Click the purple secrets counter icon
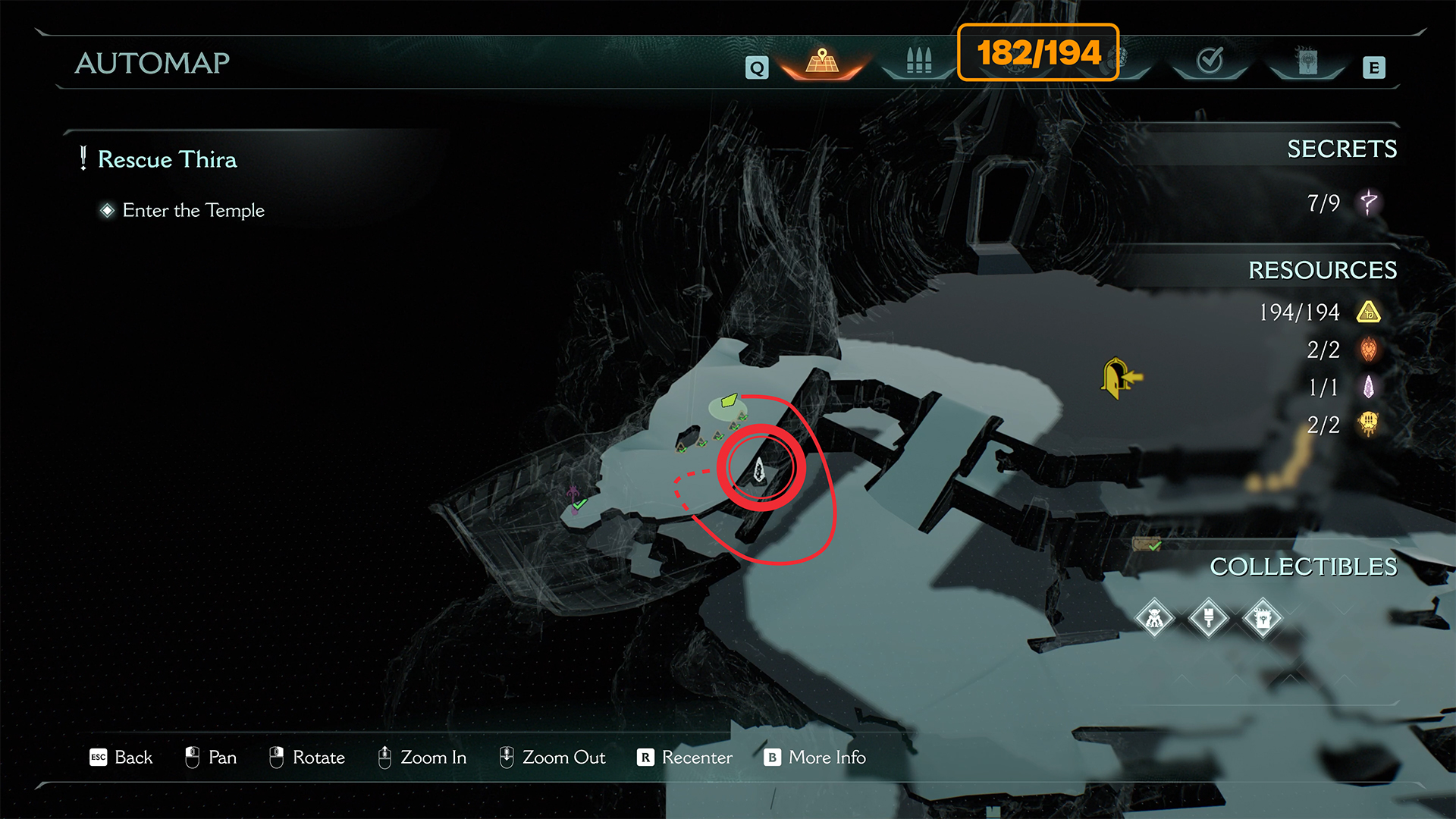This screenshot has height=819, width=1456. 1369,202
